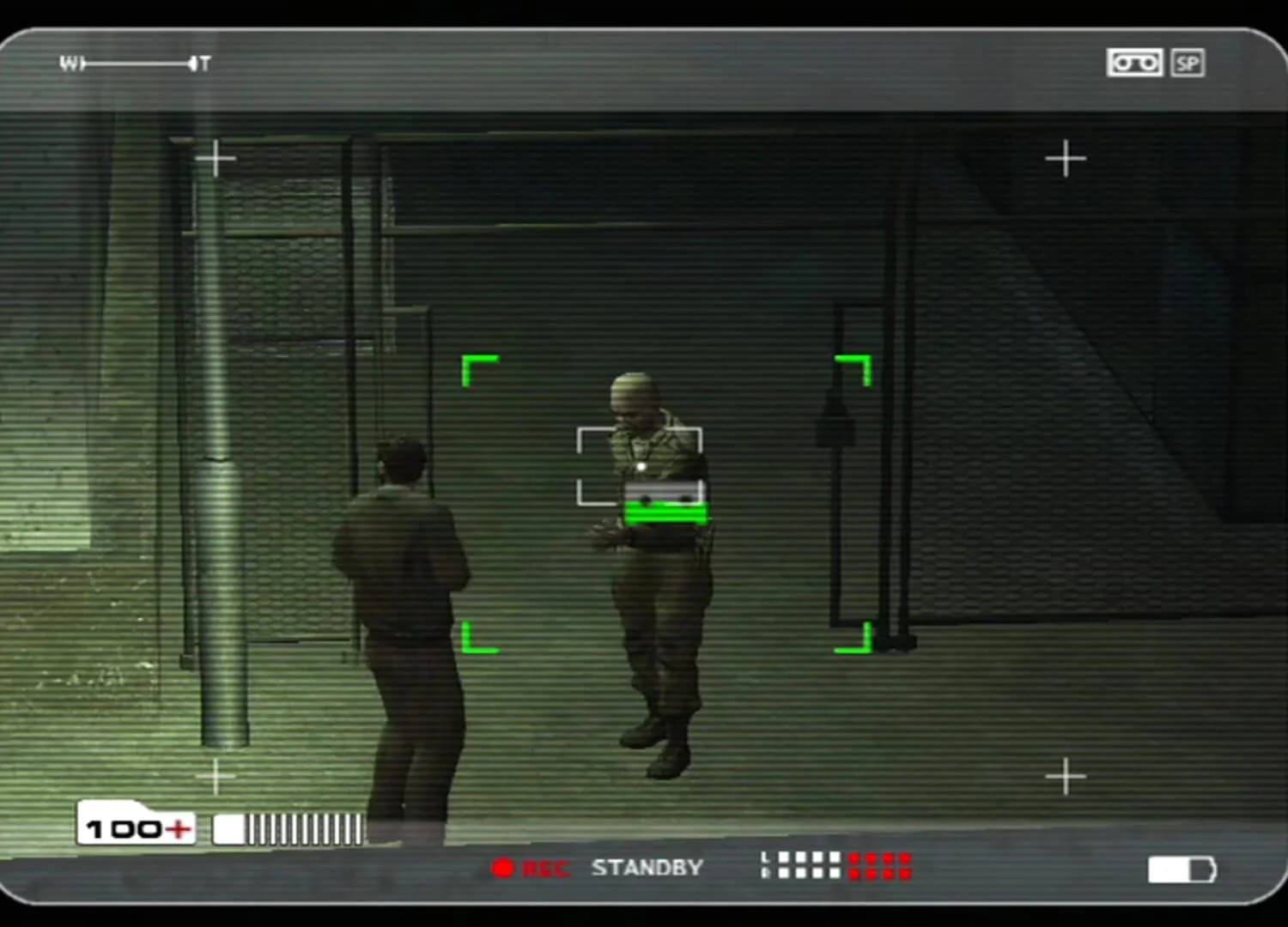
Task: Click the W wide-angle end marker
Action: coord(69,62)
